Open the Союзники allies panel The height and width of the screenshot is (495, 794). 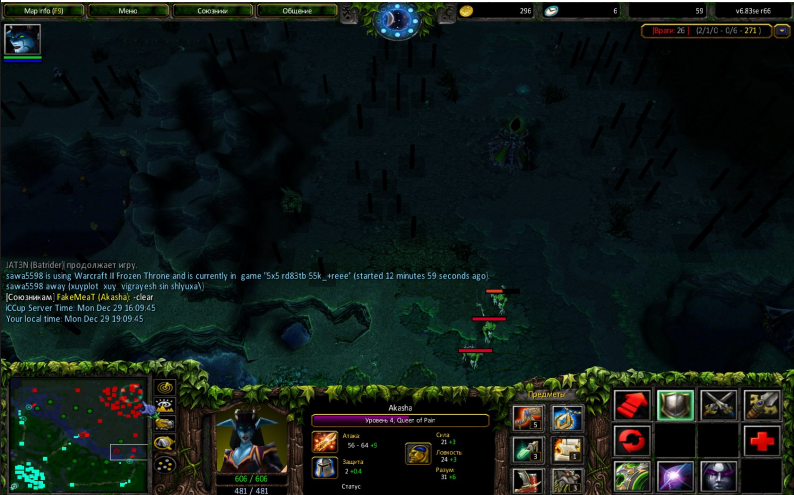(x=212, y=10)
